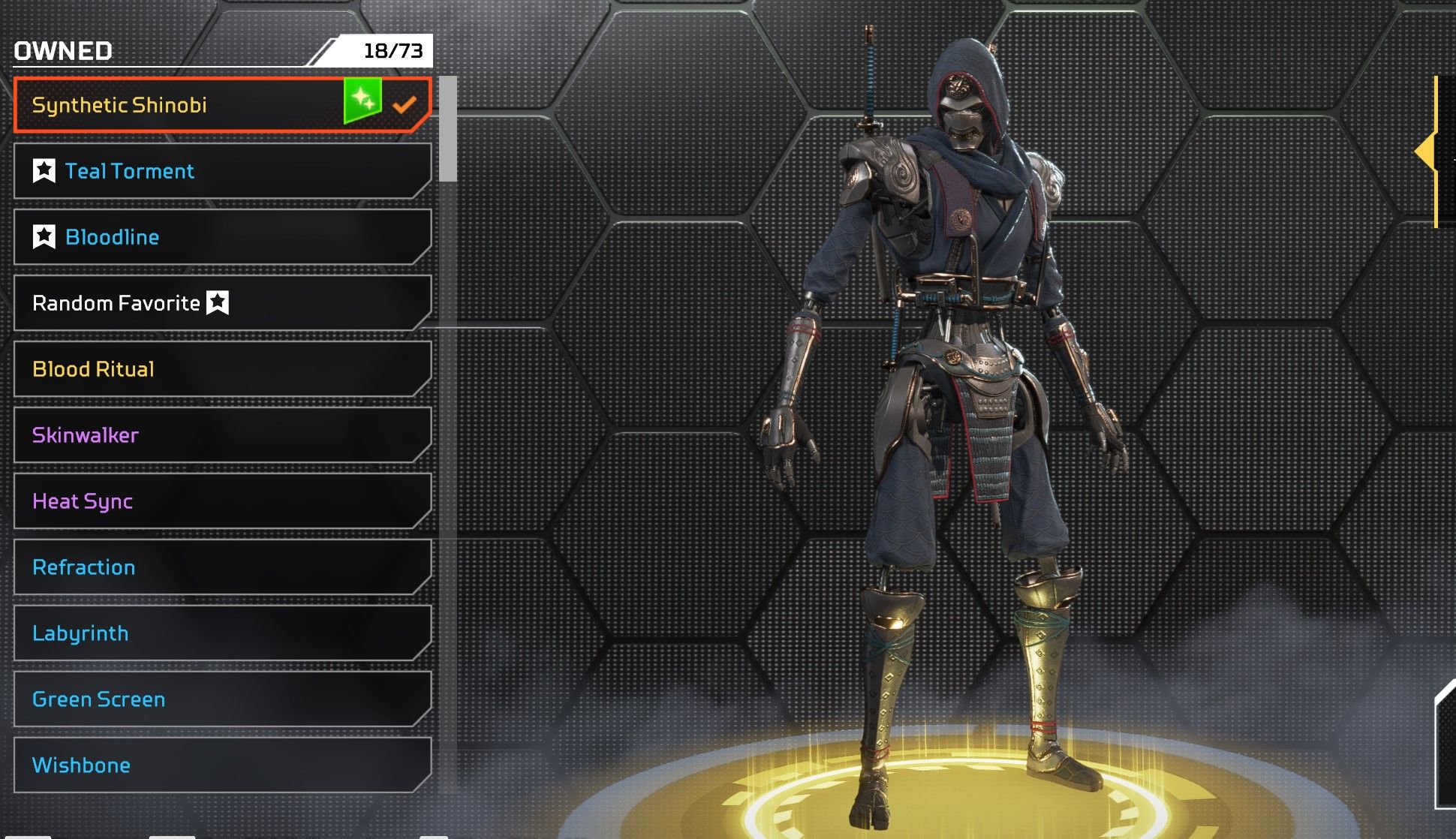The image size is (1456, 839).
Task: Select the Bloodline skin entry
Action: 222,237
